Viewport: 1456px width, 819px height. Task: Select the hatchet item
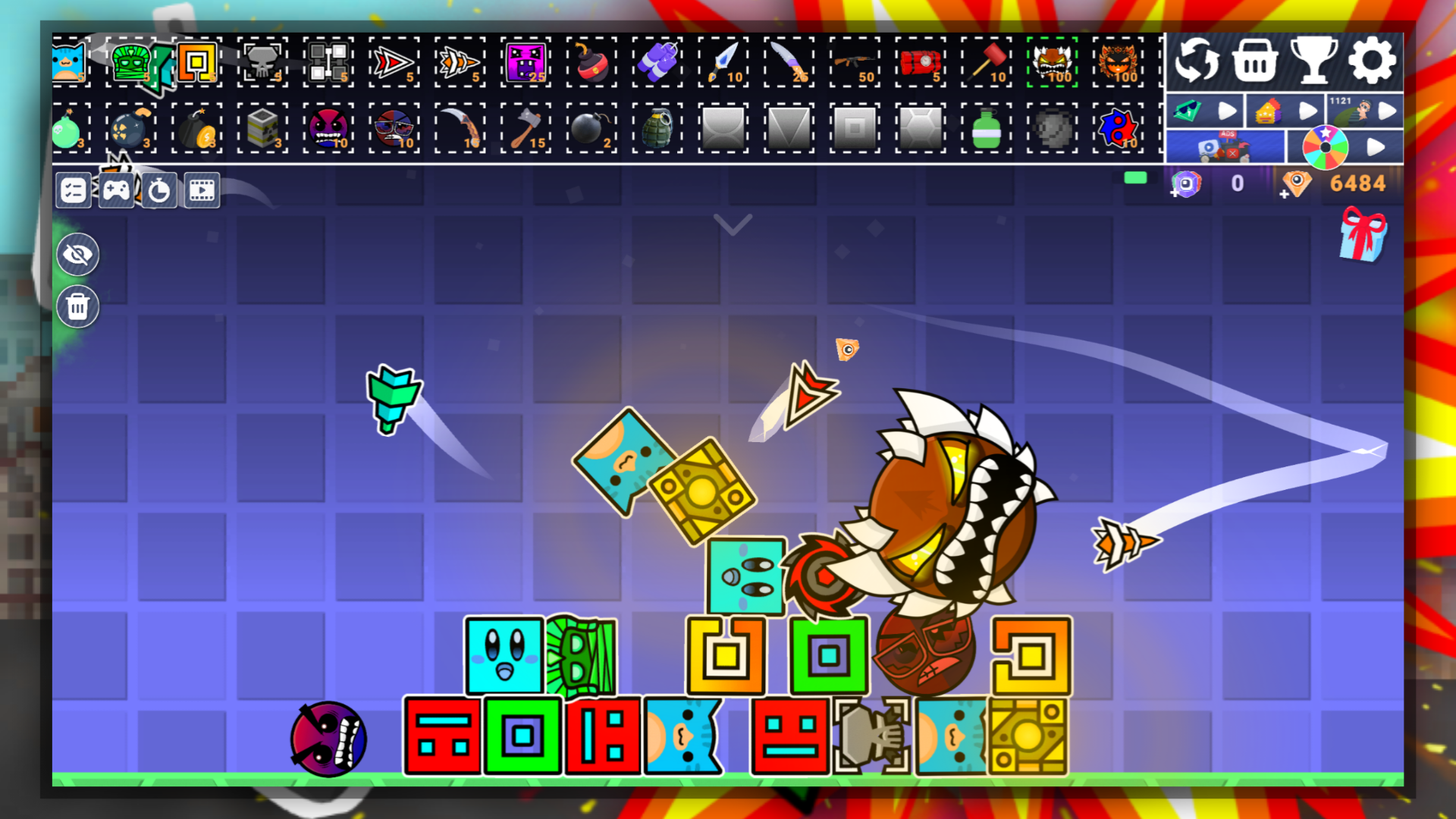526,129
